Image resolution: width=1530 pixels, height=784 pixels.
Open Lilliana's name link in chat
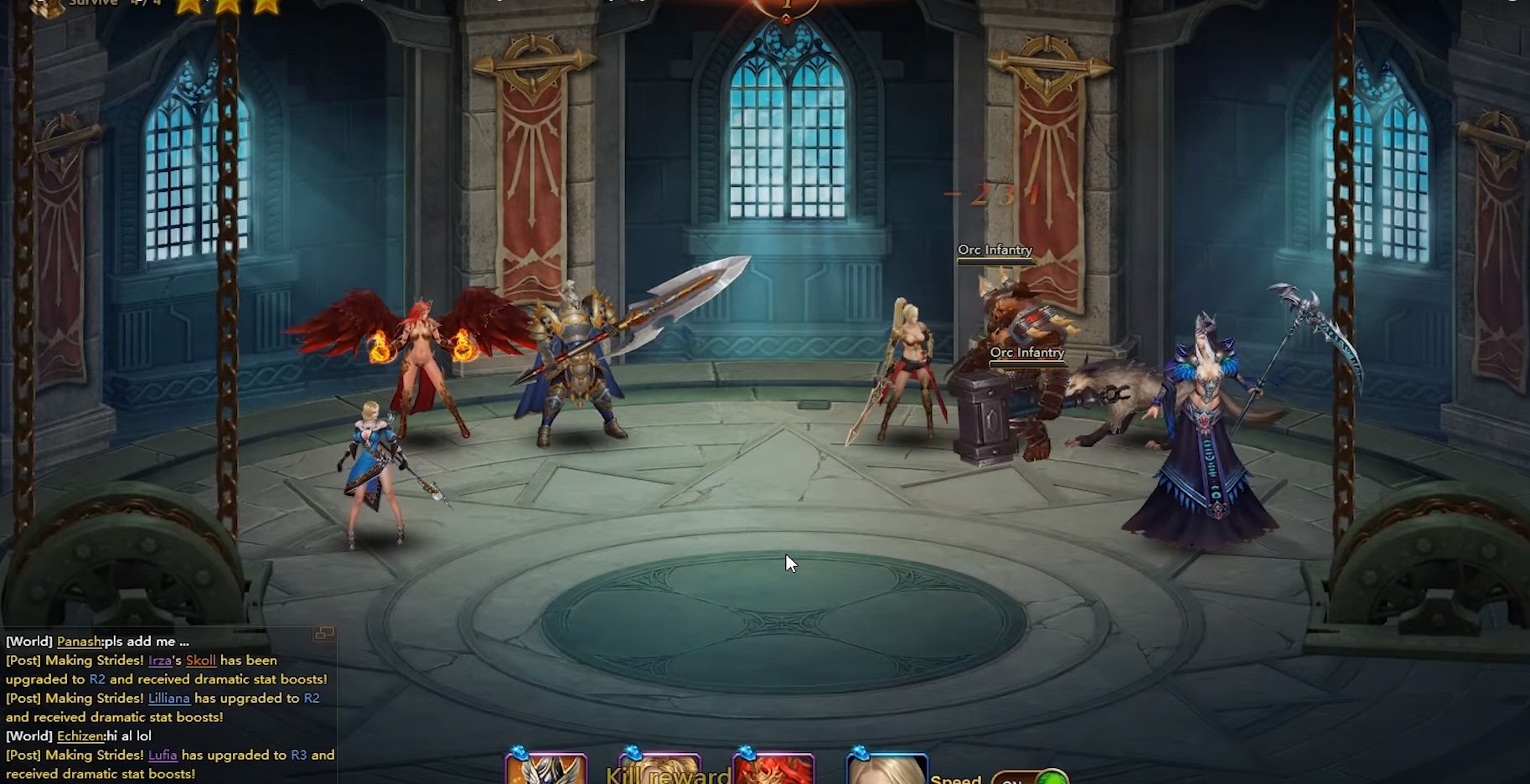pos(169,699)
